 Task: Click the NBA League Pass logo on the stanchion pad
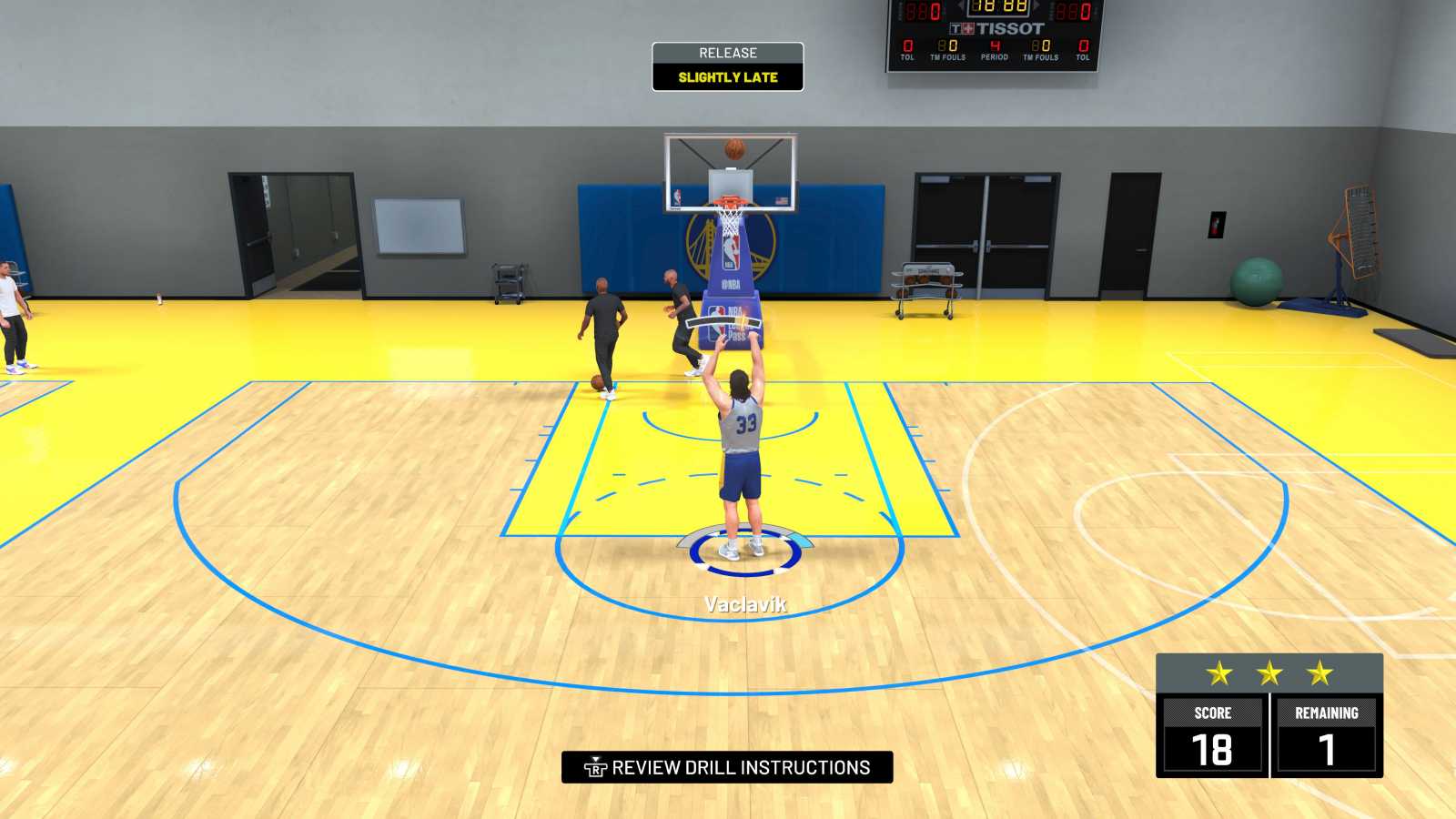tap(725, 323)
